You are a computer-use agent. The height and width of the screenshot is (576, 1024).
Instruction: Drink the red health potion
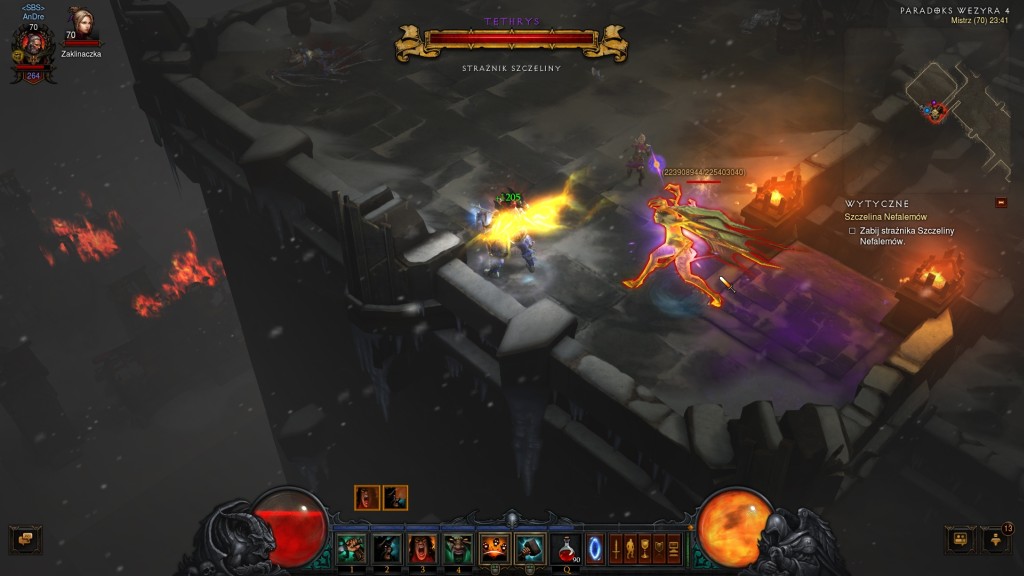(x=567, y=547)
